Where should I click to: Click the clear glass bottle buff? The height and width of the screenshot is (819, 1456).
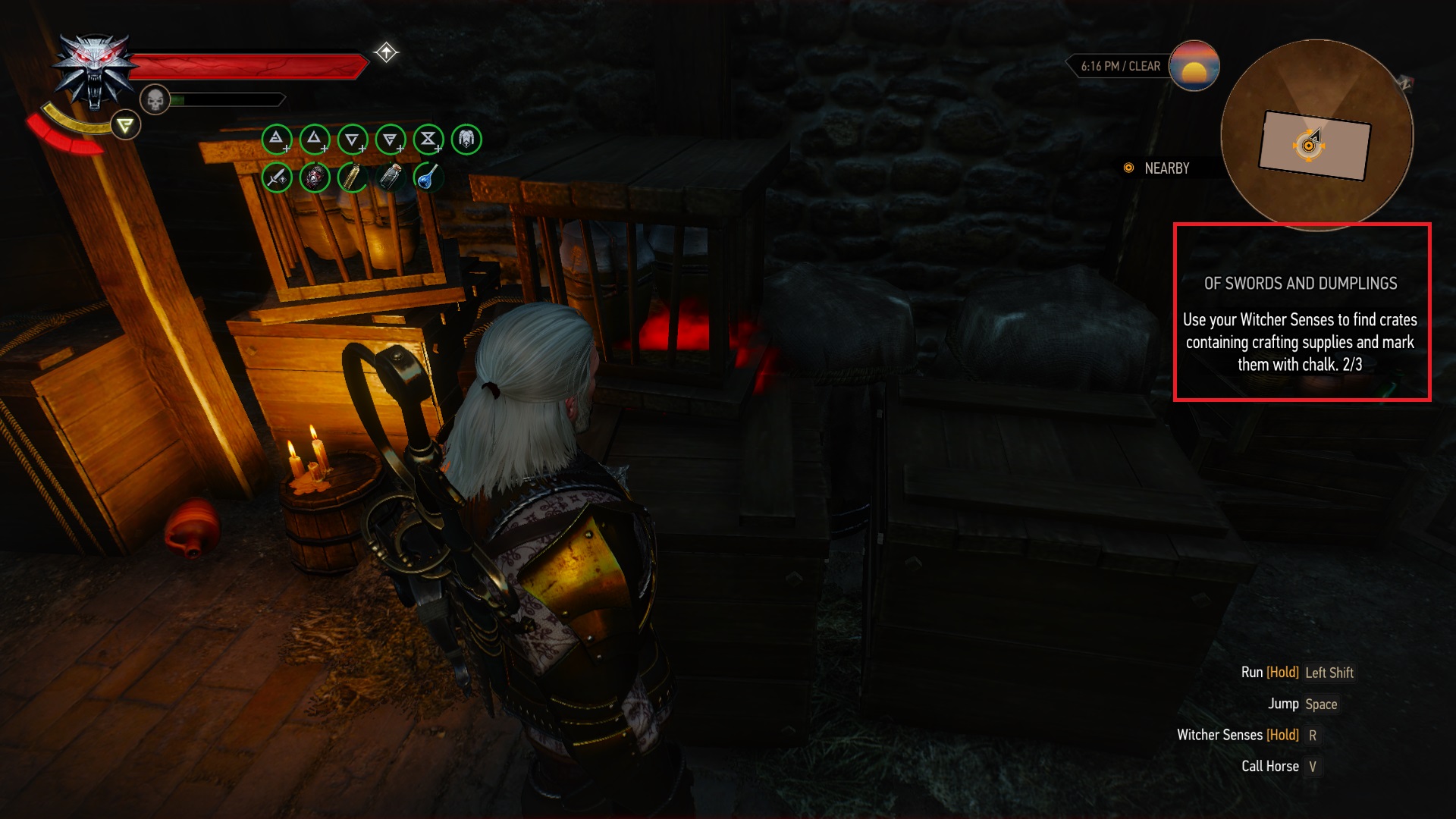[x=391, y=177]
